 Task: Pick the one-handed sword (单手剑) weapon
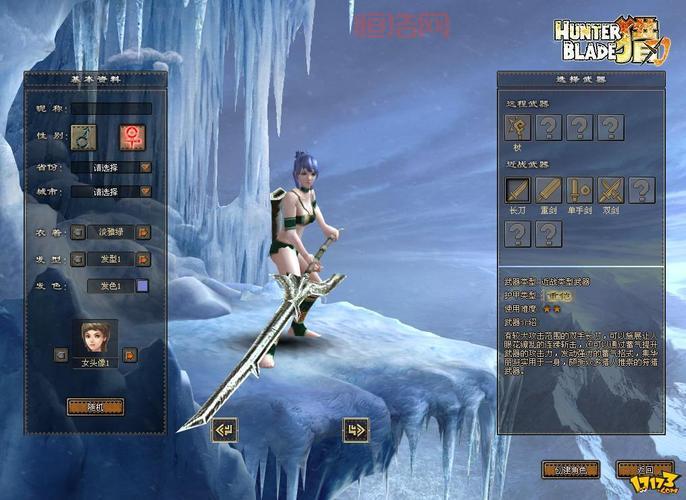[580, 190]
